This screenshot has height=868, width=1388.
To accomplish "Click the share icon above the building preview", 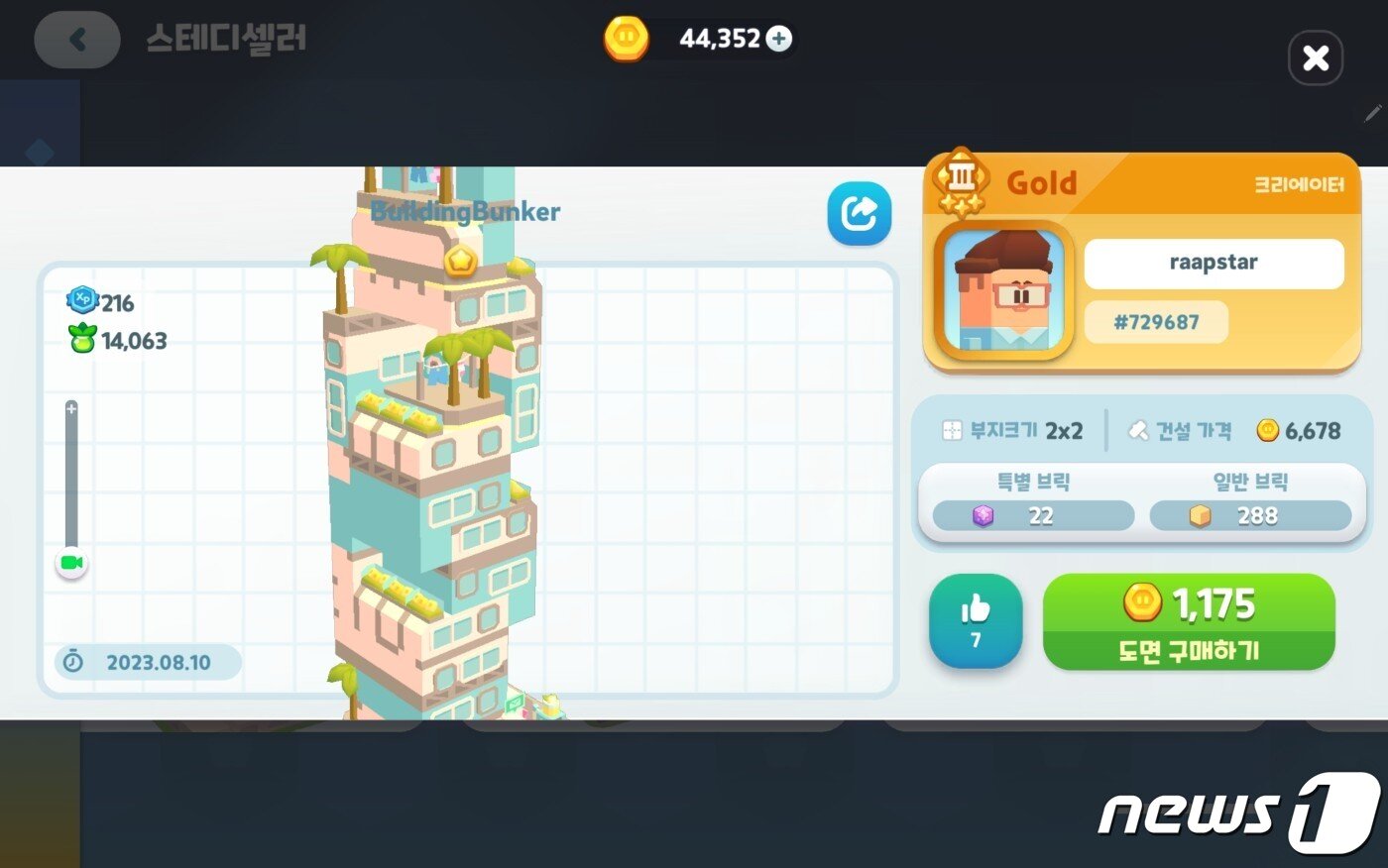I will (859, 212).
